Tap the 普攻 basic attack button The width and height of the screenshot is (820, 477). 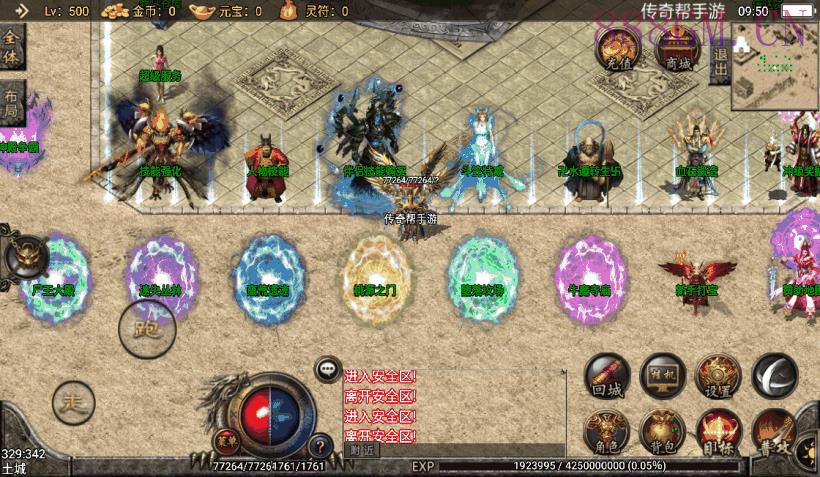coord(774,432)
